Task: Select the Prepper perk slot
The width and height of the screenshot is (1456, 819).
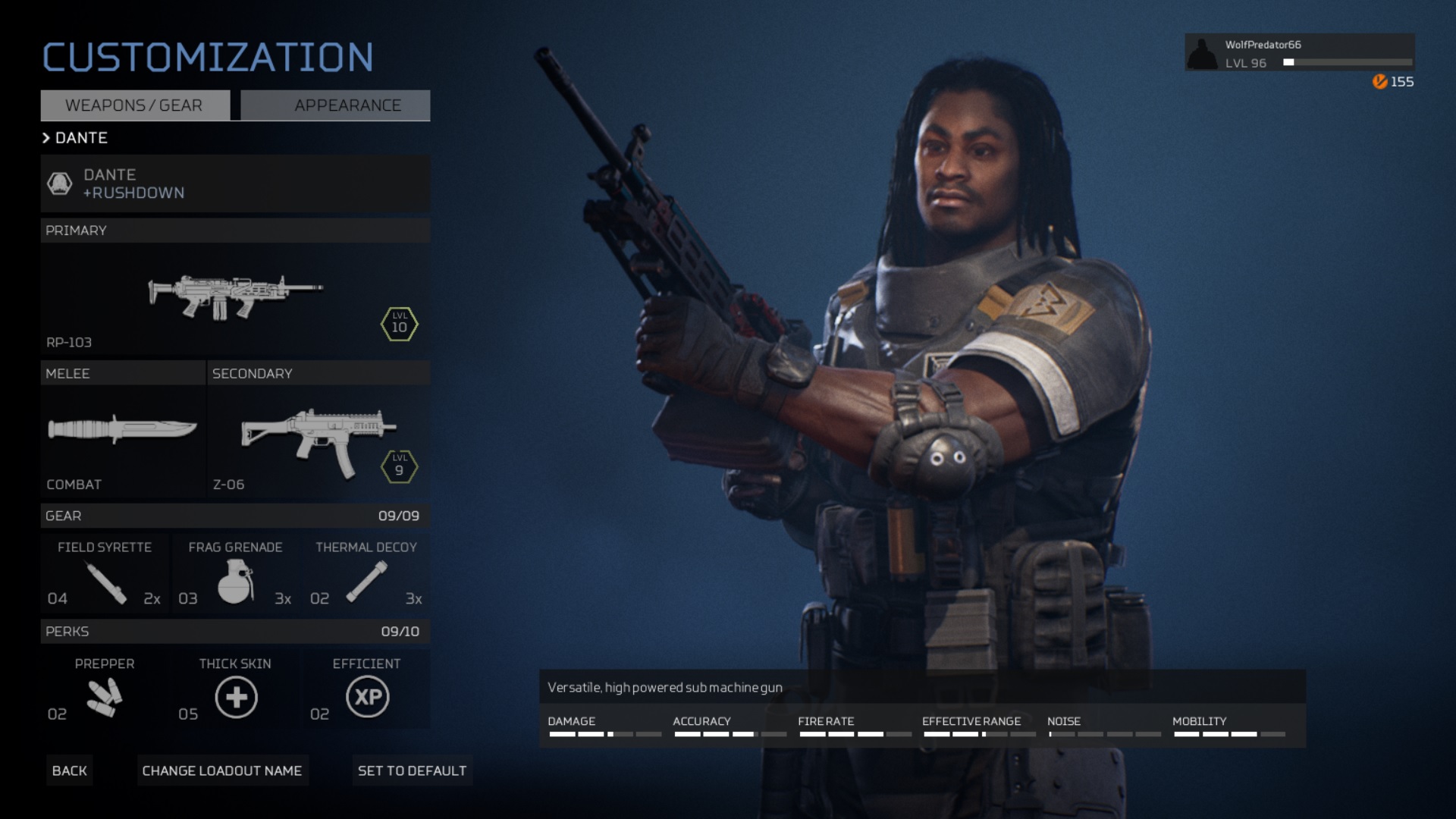Action: (105, 690)
